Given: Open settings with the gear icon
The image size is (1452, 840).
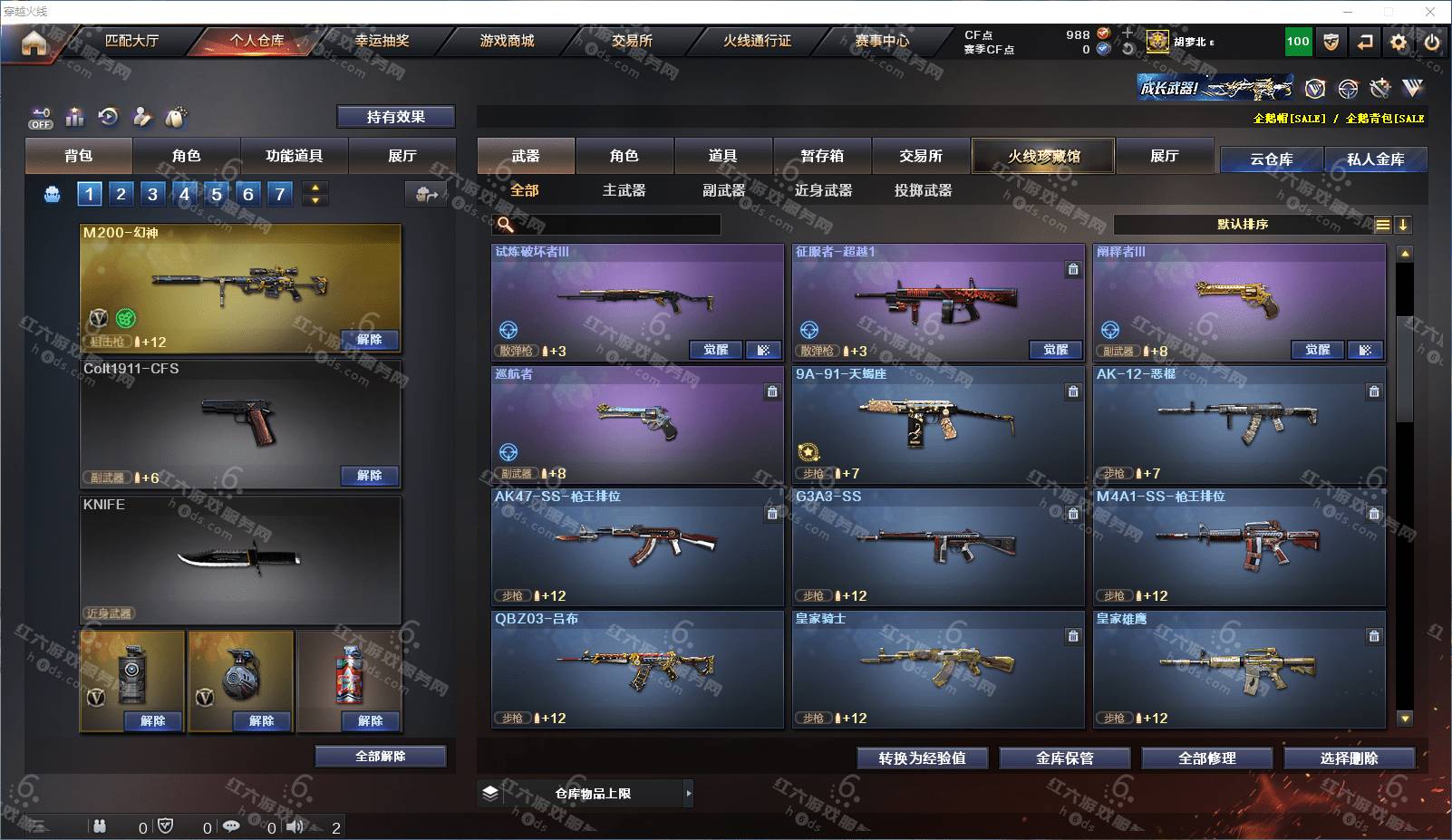Looking at the screenshot, I should (x=1399, y=42).
